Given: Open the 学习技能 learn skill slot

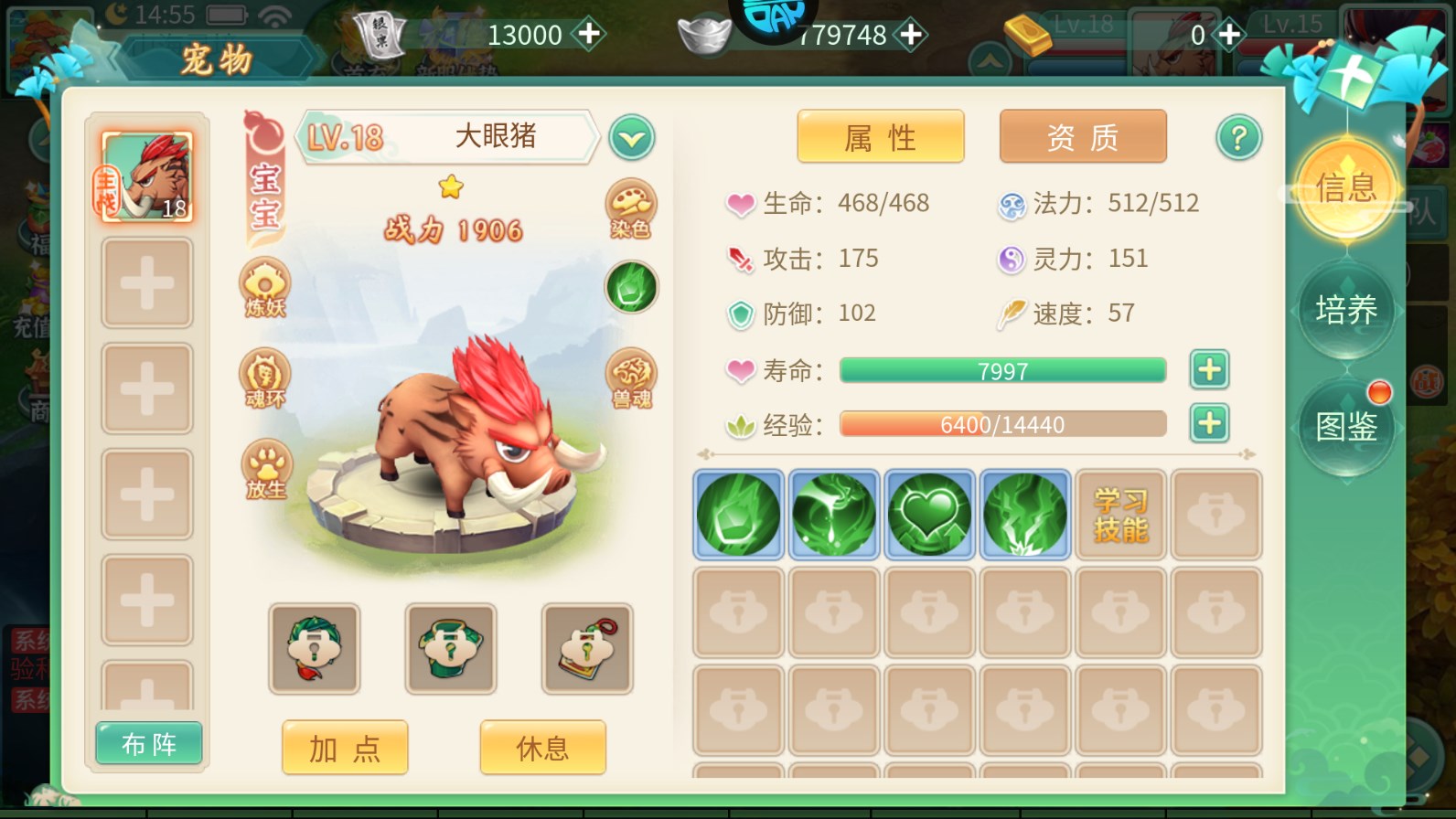Looking at the screenshot, I should click(1120, 515).
